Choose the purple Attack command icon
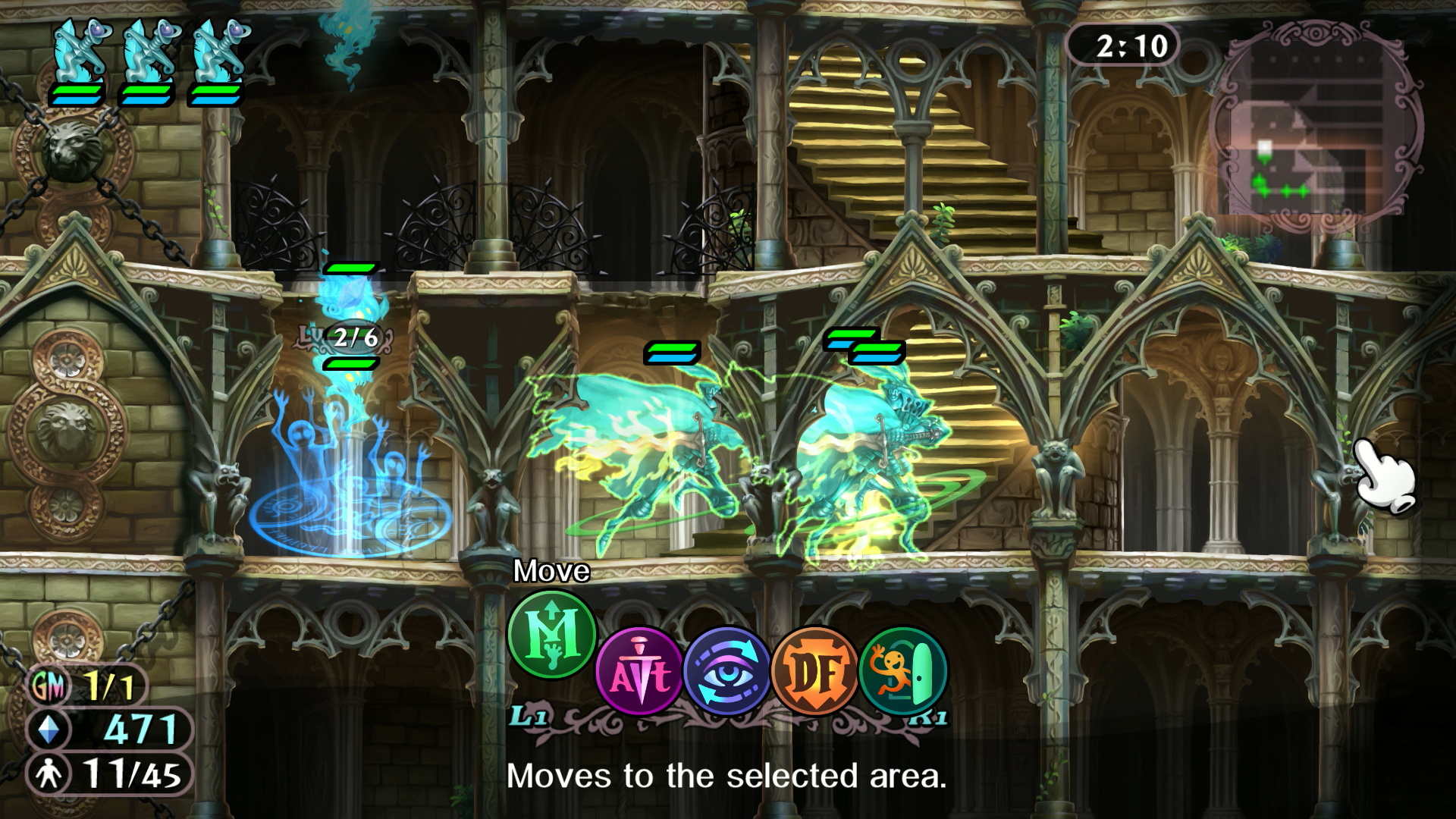The image size is (1456, 819). tap(639, 671)
